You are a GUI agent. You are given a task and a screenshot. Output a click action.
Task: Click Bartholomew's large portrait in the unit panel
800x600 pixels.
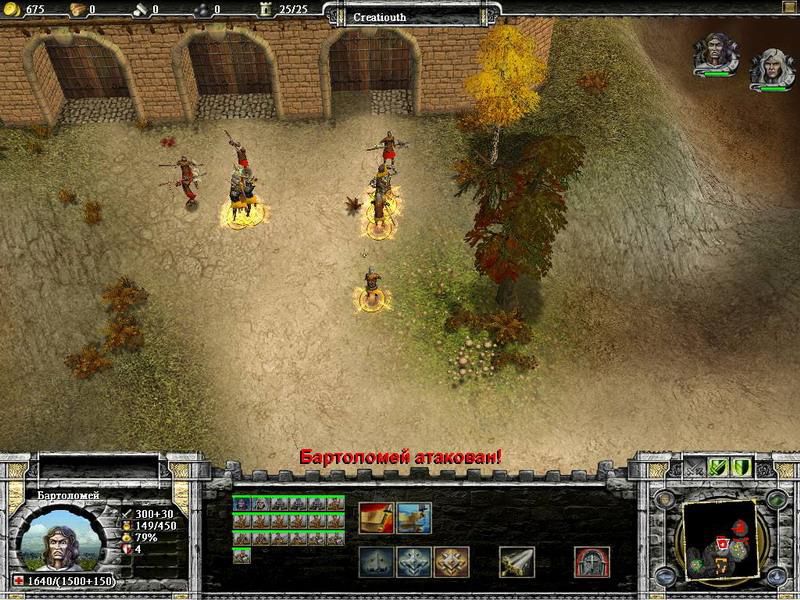click(61, 538)
